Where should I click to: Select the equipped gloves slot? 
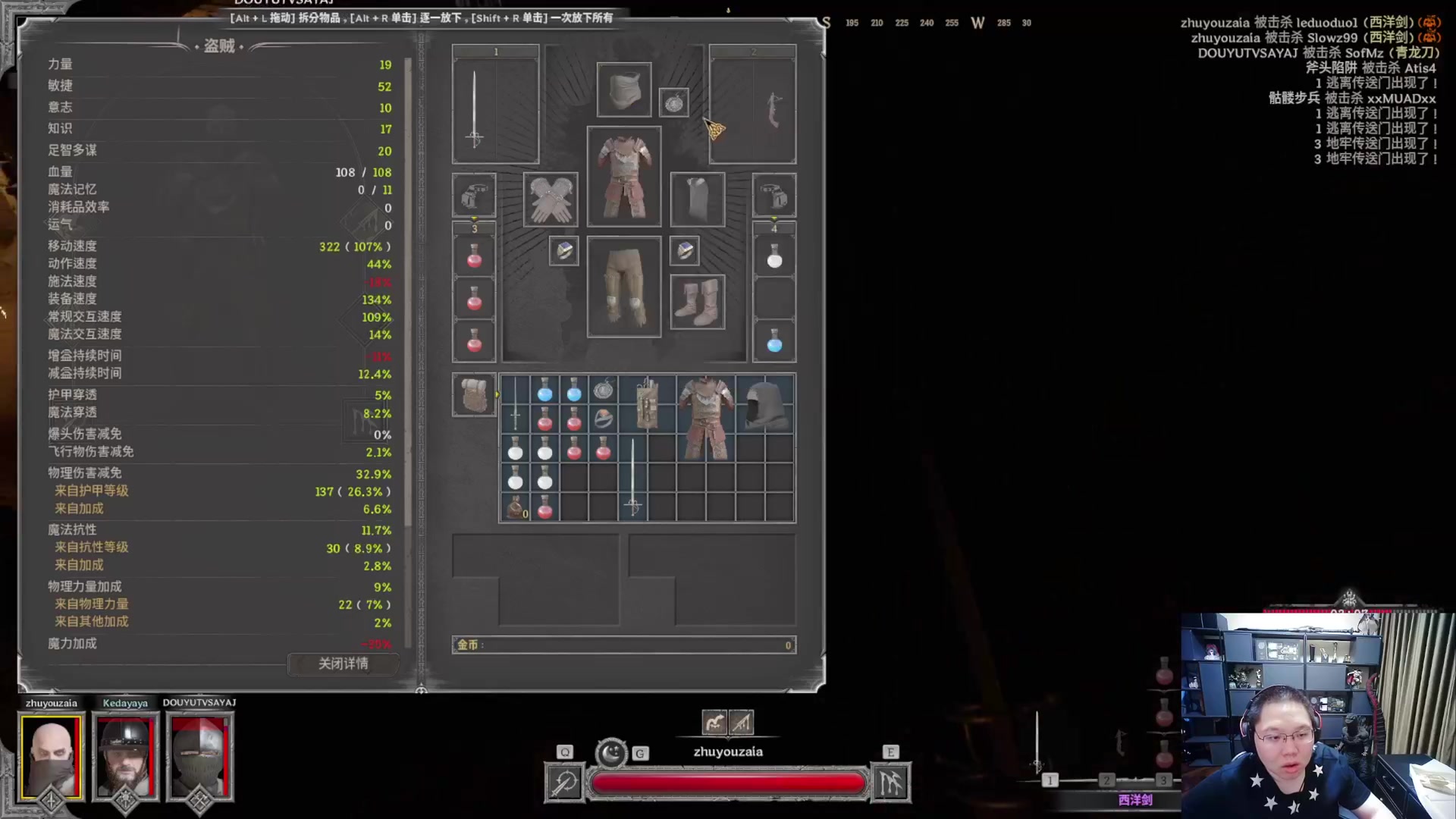[550, 199]
